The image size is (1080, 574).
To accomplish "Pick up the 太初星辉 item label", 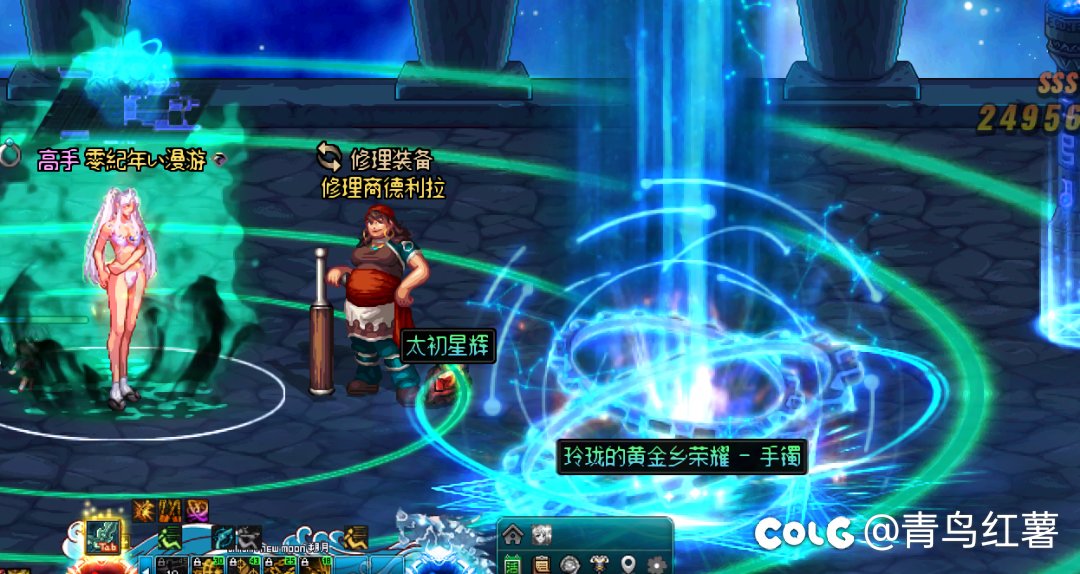I will pos(449,346).
